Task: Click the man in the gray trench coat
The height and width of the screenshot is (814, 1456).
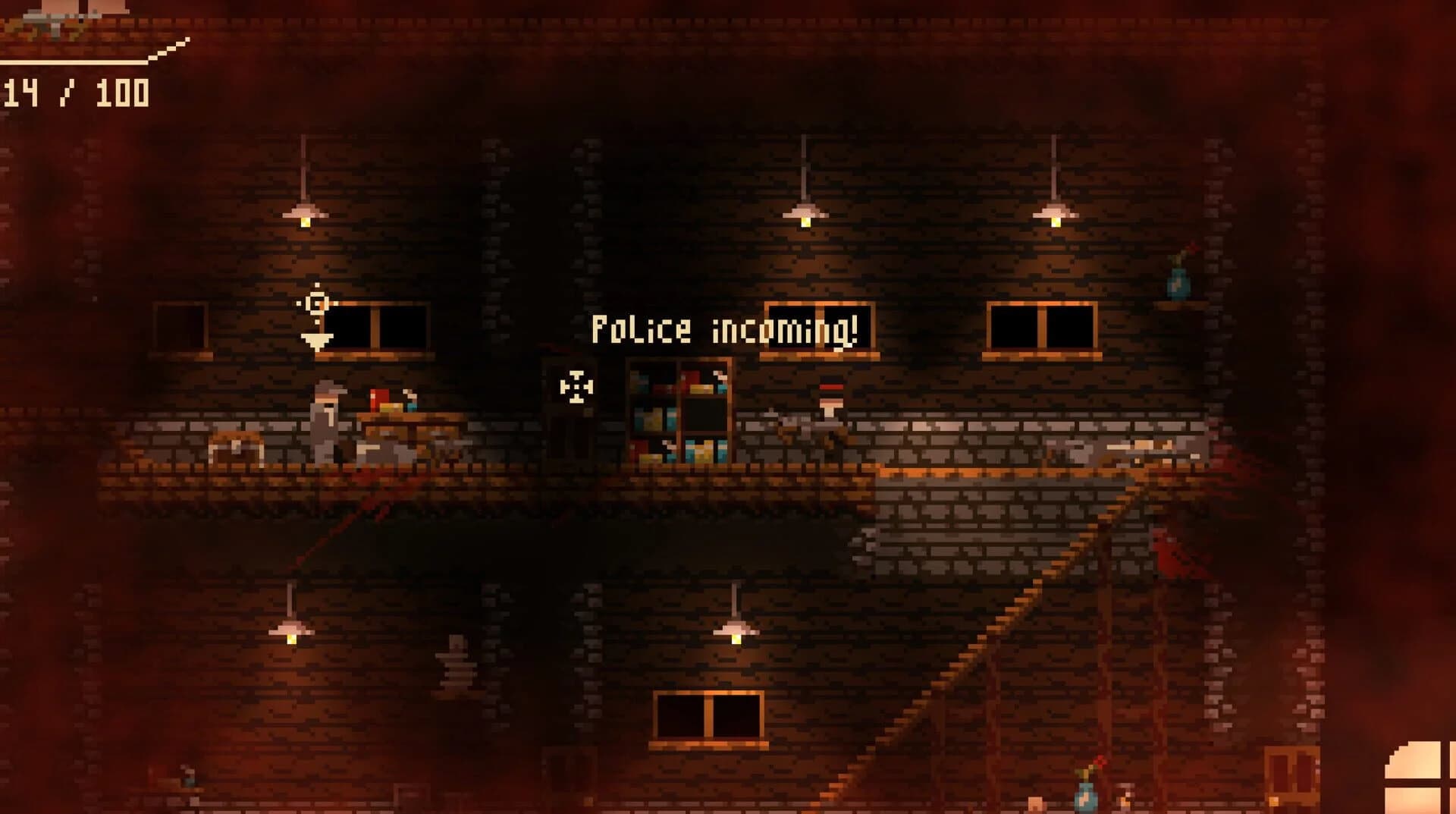Action: 325,425
